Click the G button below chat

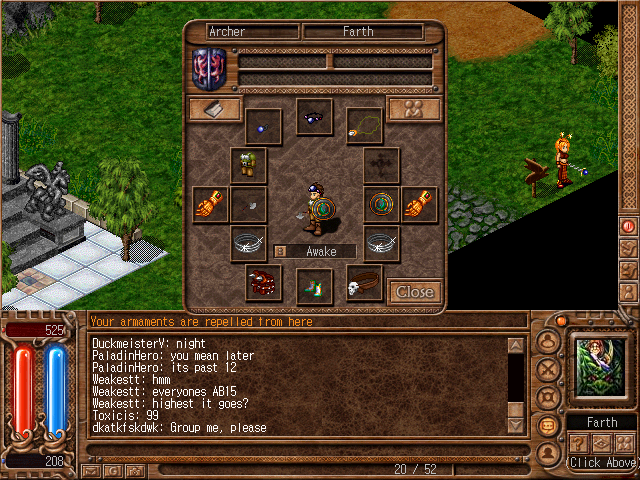(x=113, y=469)
